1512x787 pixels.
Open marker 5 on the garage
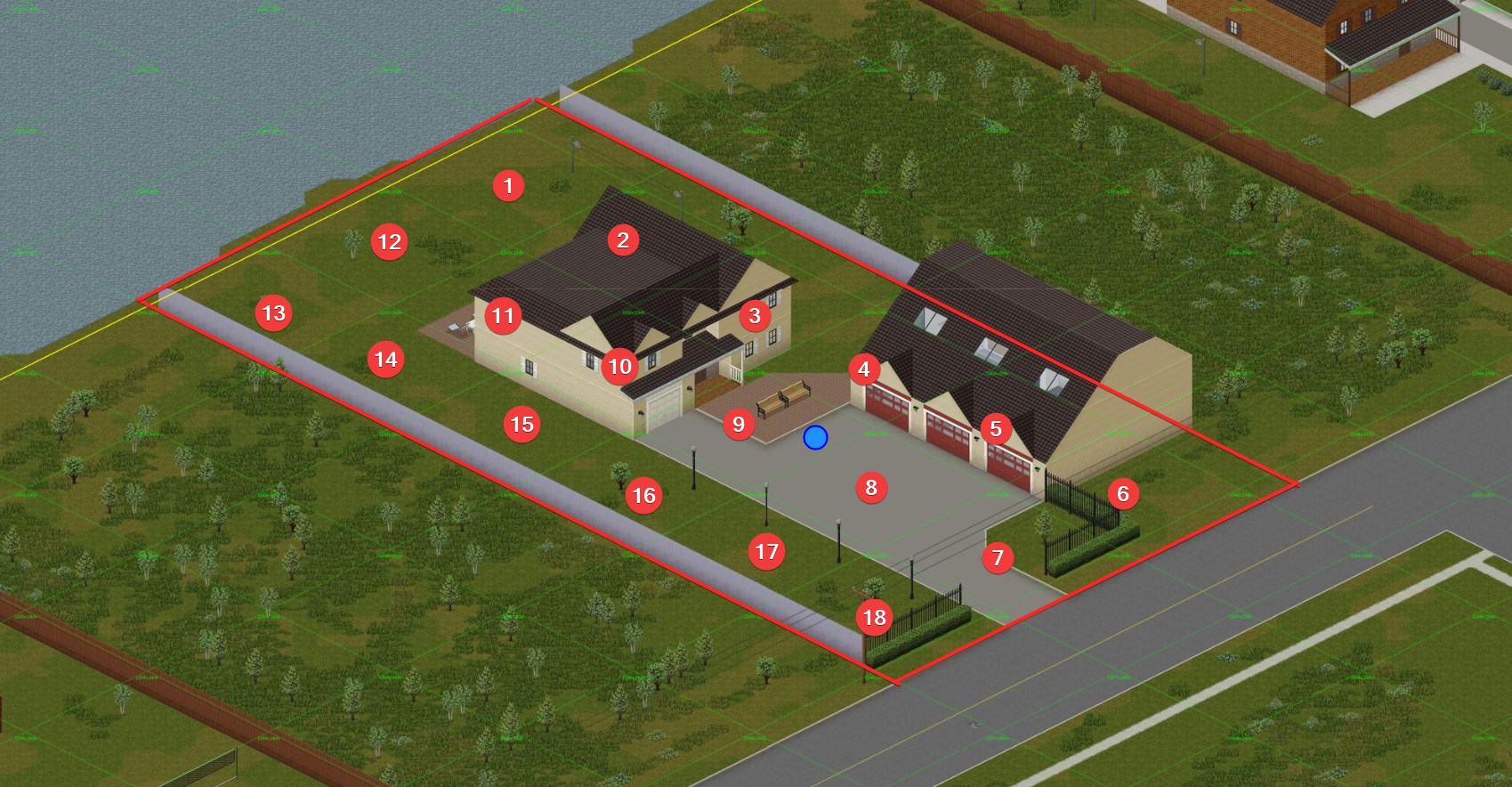click(996, 428)
